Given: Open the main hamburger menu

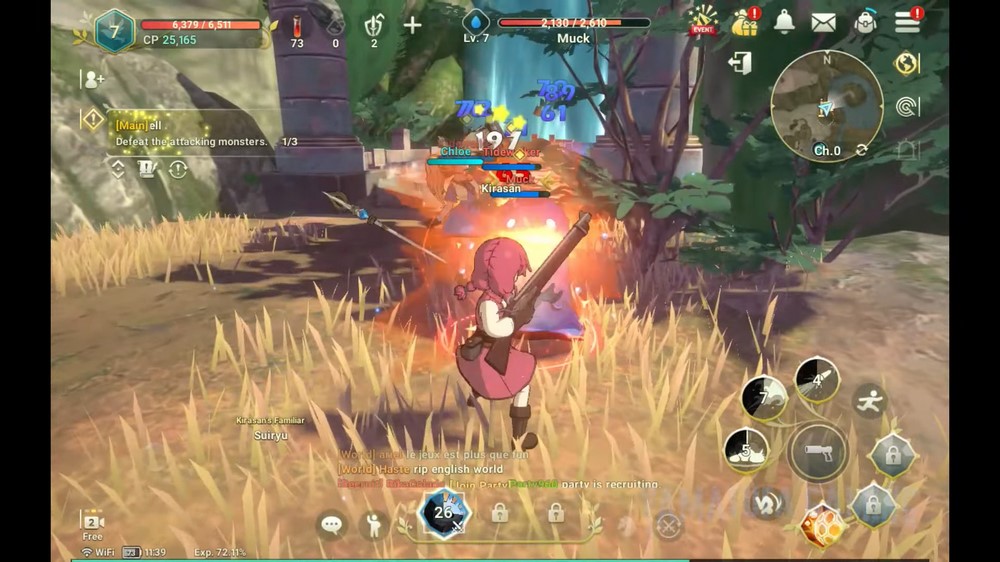Looking at the screenshot, I should point(907,22).
